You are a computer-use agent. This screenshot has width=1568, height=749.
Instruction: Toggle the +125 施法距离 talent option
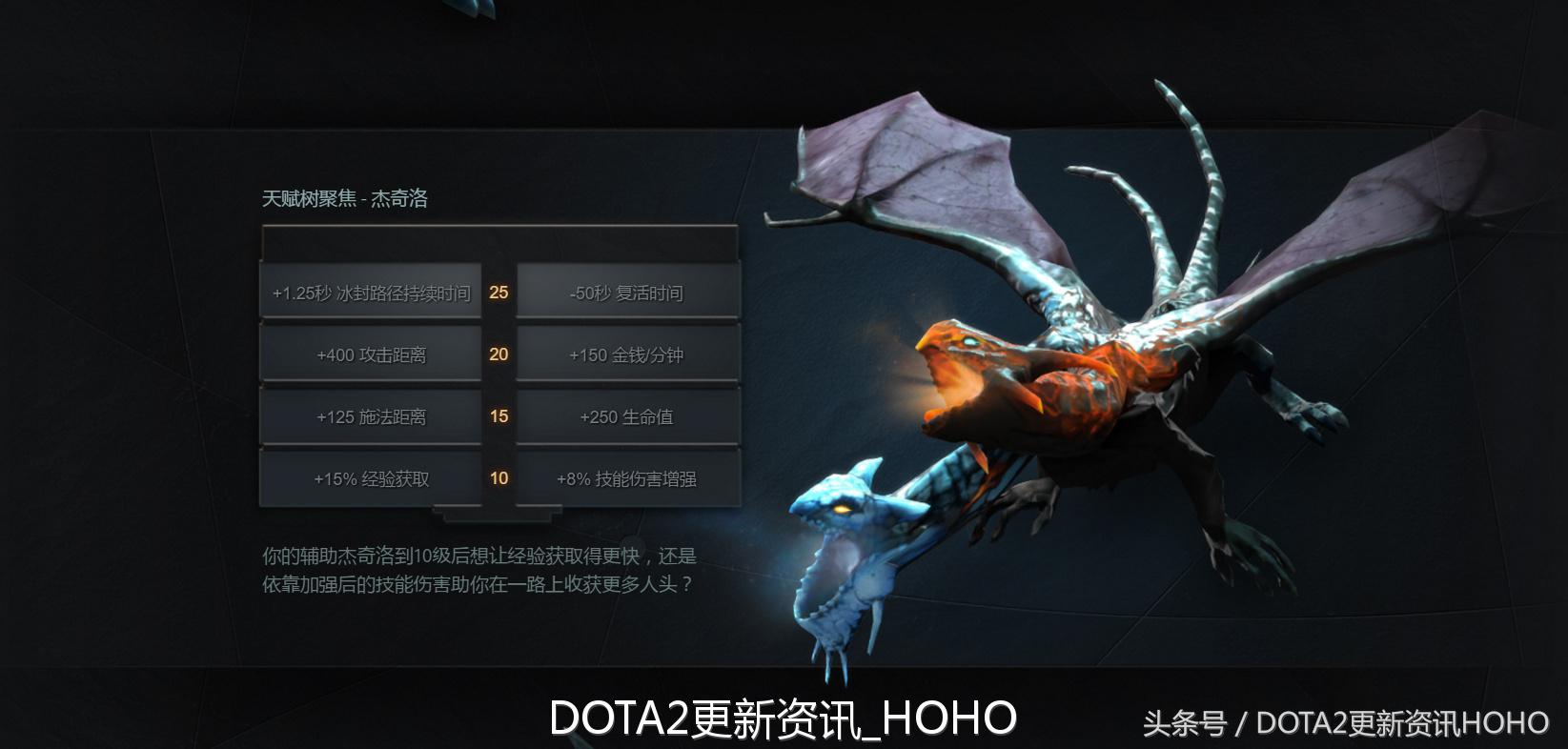pos(371,416)
